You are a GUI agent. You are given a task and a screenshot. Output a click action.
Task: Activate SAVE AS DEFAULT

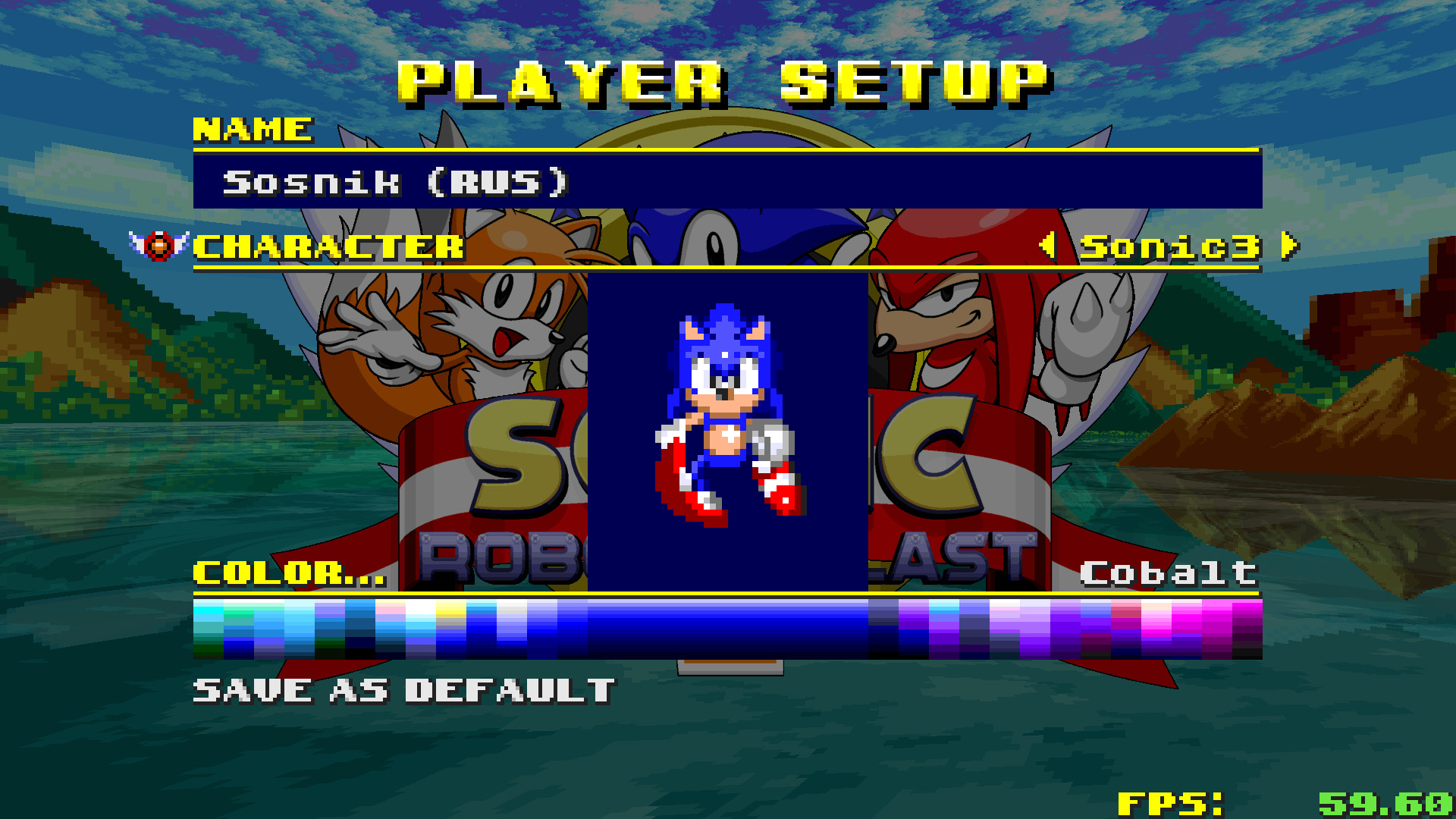[x=402, y=689]
